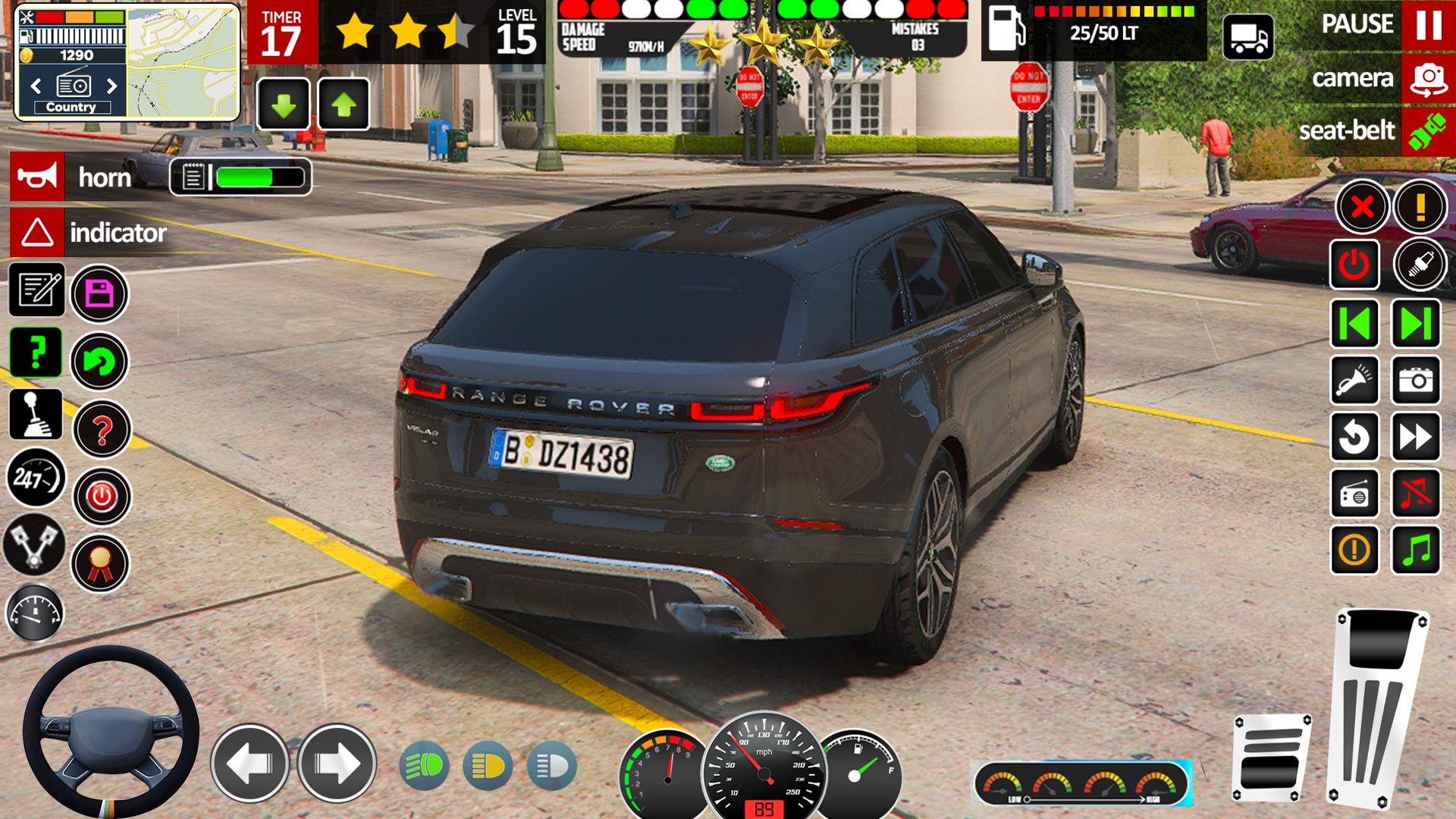Skip to next track button

(x=1415, y=324)
